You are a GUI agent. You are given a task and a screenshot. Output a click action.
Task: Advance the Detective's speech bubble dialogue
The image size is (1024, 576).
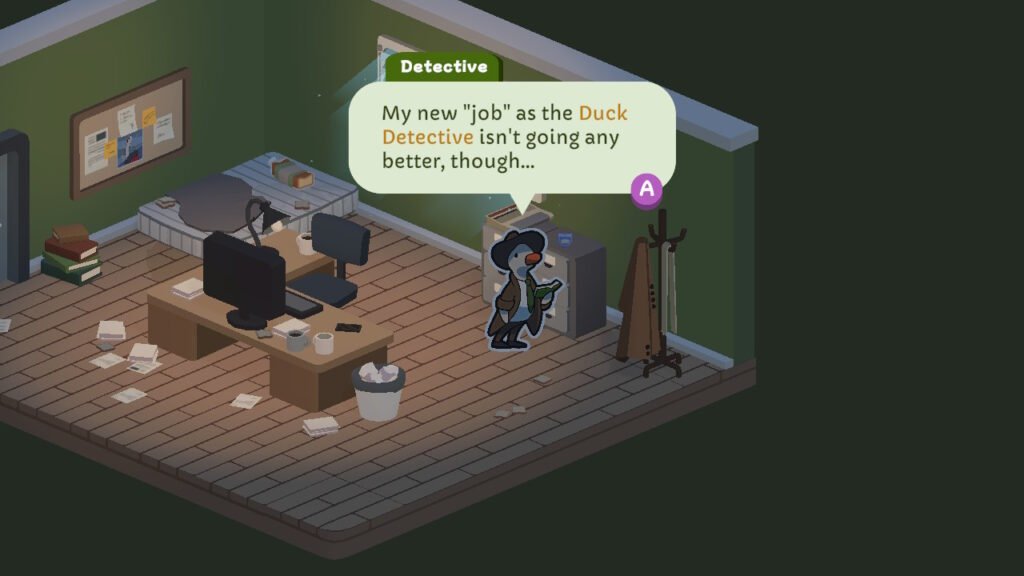point(647,189)
